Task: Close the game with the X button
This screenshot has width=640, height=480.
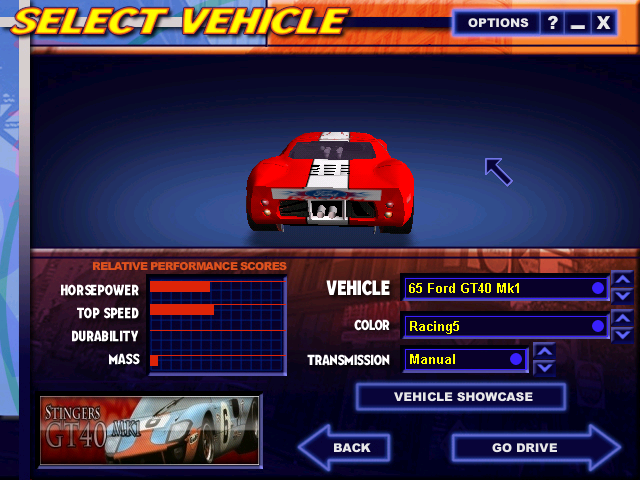Action: point(603,23)
